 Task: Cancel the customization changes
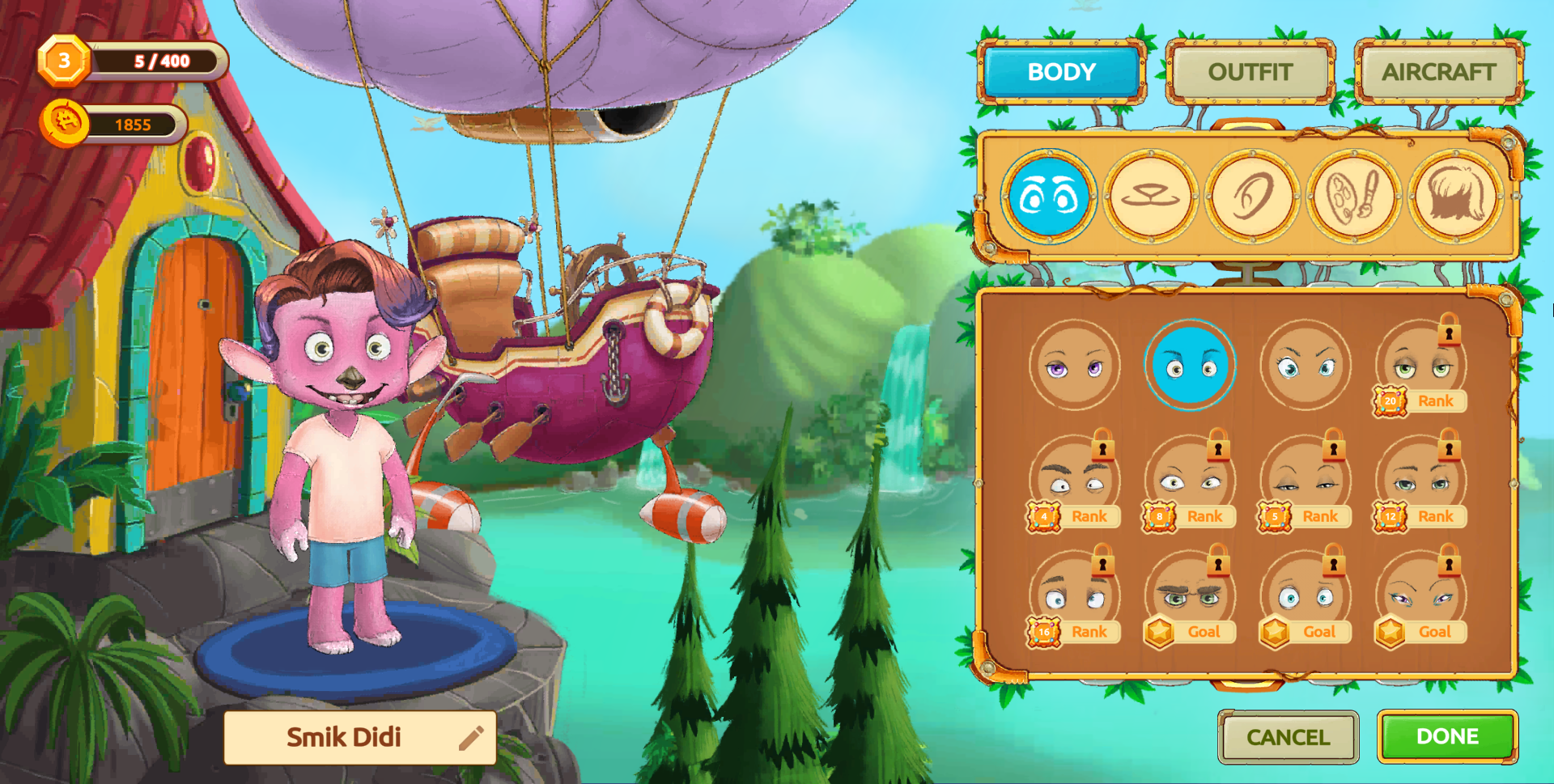point(1288,737)
